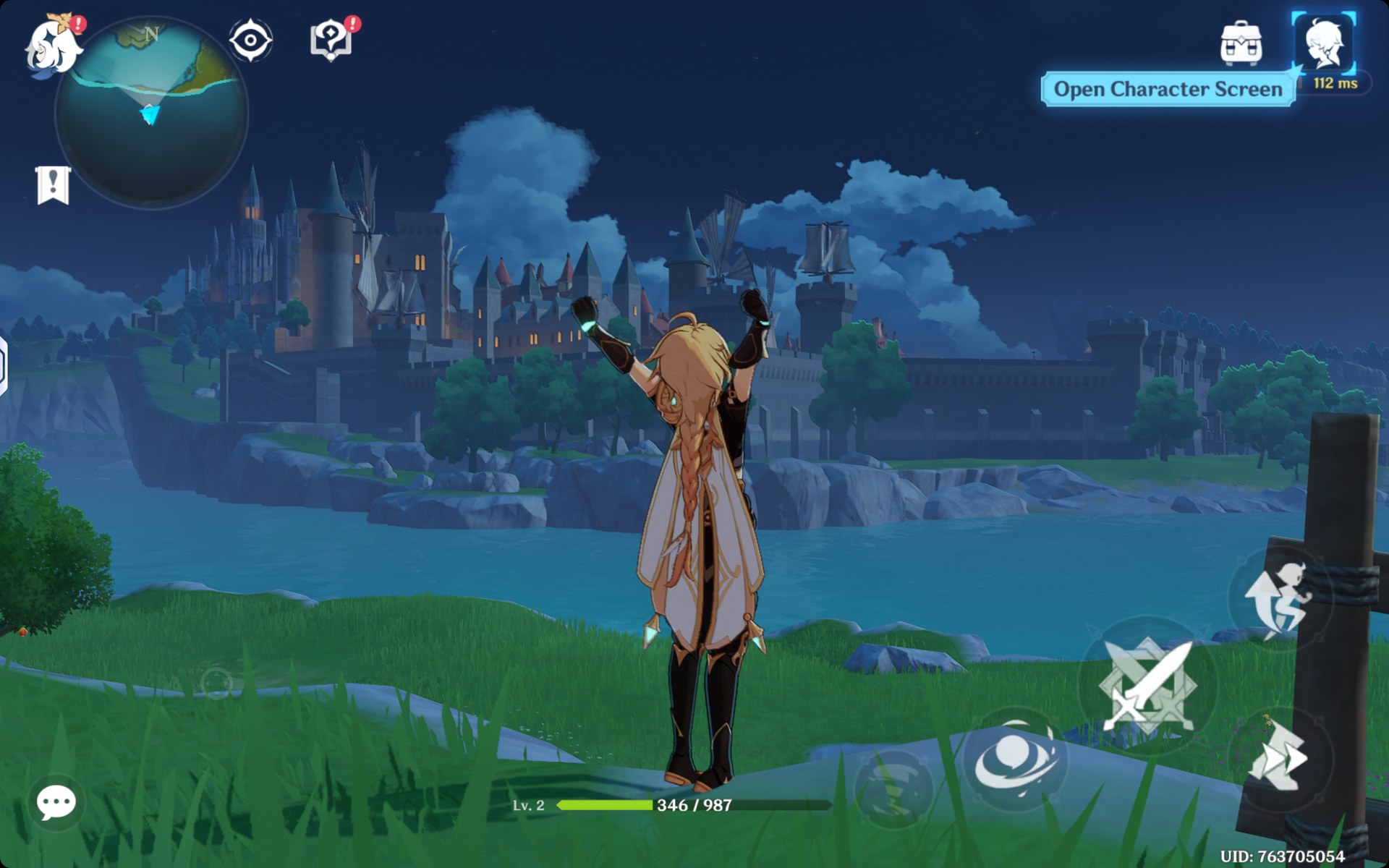Open the backpack inventory

pos(1241,43)
